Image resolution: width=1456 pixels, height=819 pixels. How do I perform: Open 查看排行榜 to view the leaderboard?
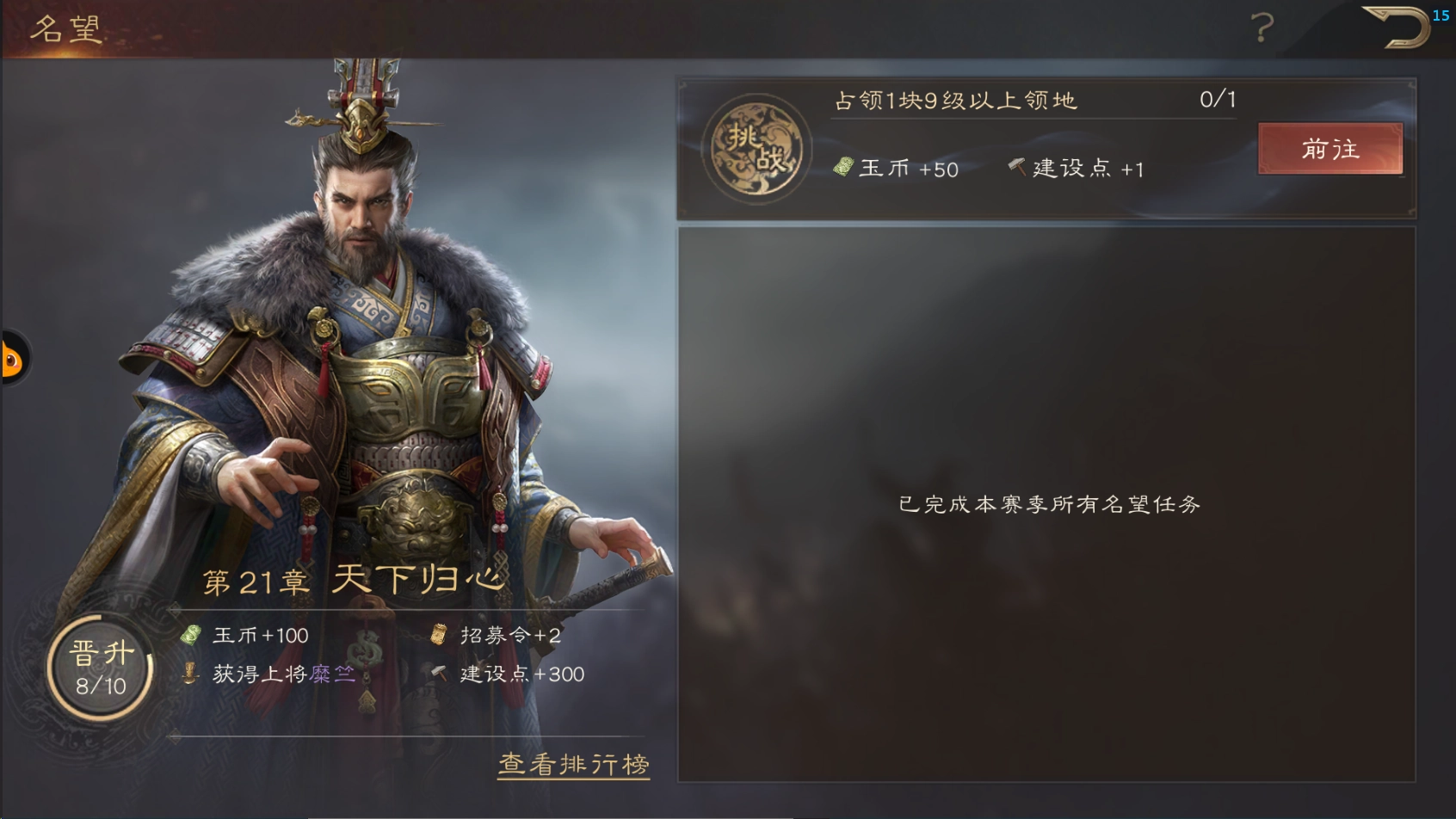(573, 764)
